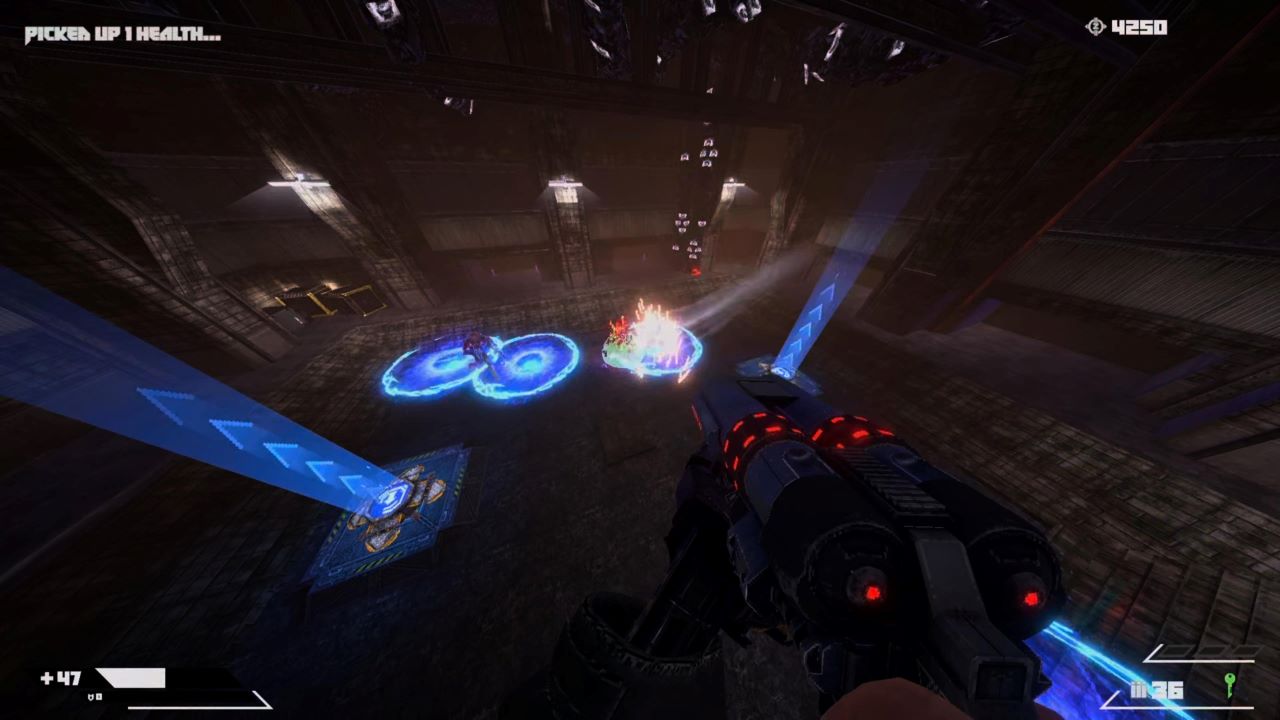Click the small armor shield icon under health bar
Screen dimensions: 1280x720
click(91, 696)
